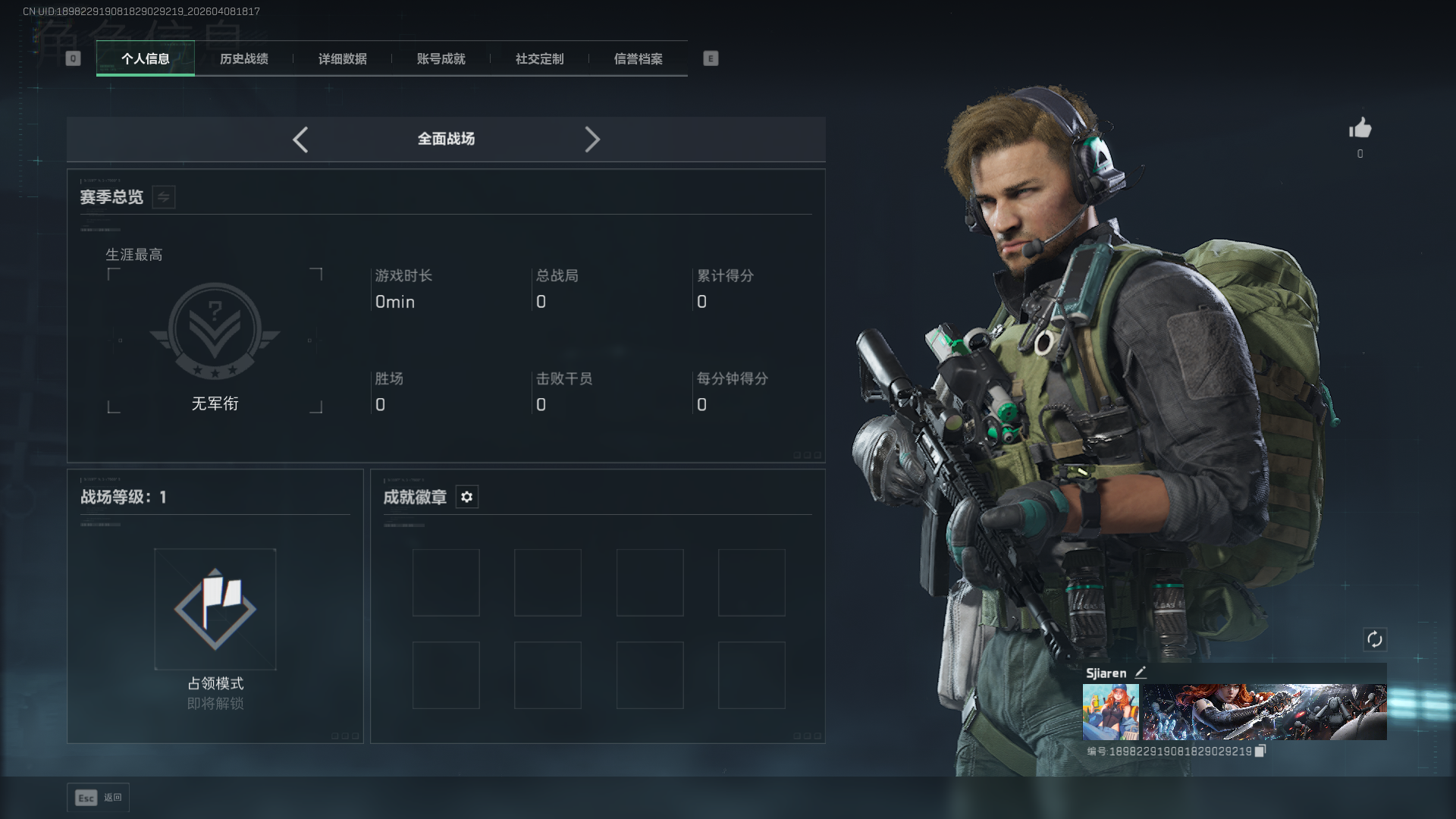1456x819 pixels.
Task: Toggle the swap icon next to 赛季总览
Action: [x=164, y=197]
